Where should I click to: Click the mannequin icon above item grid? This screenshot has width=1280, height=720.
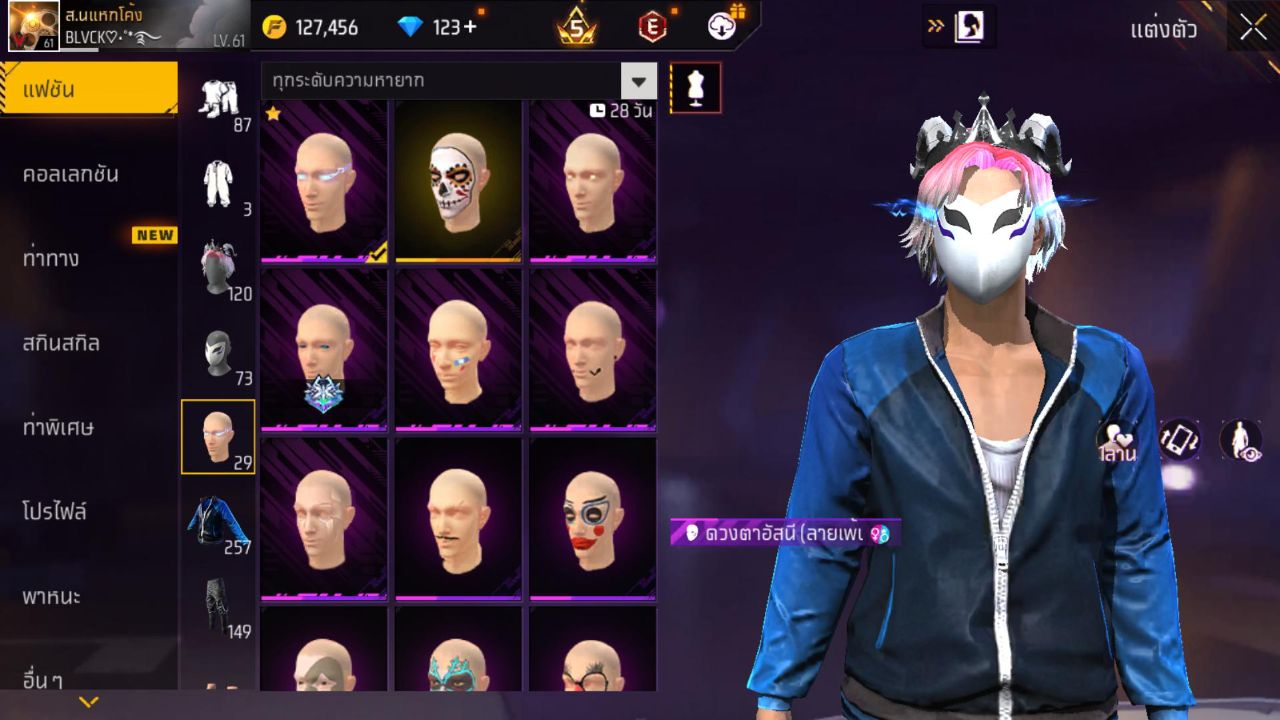coord(693,88)
